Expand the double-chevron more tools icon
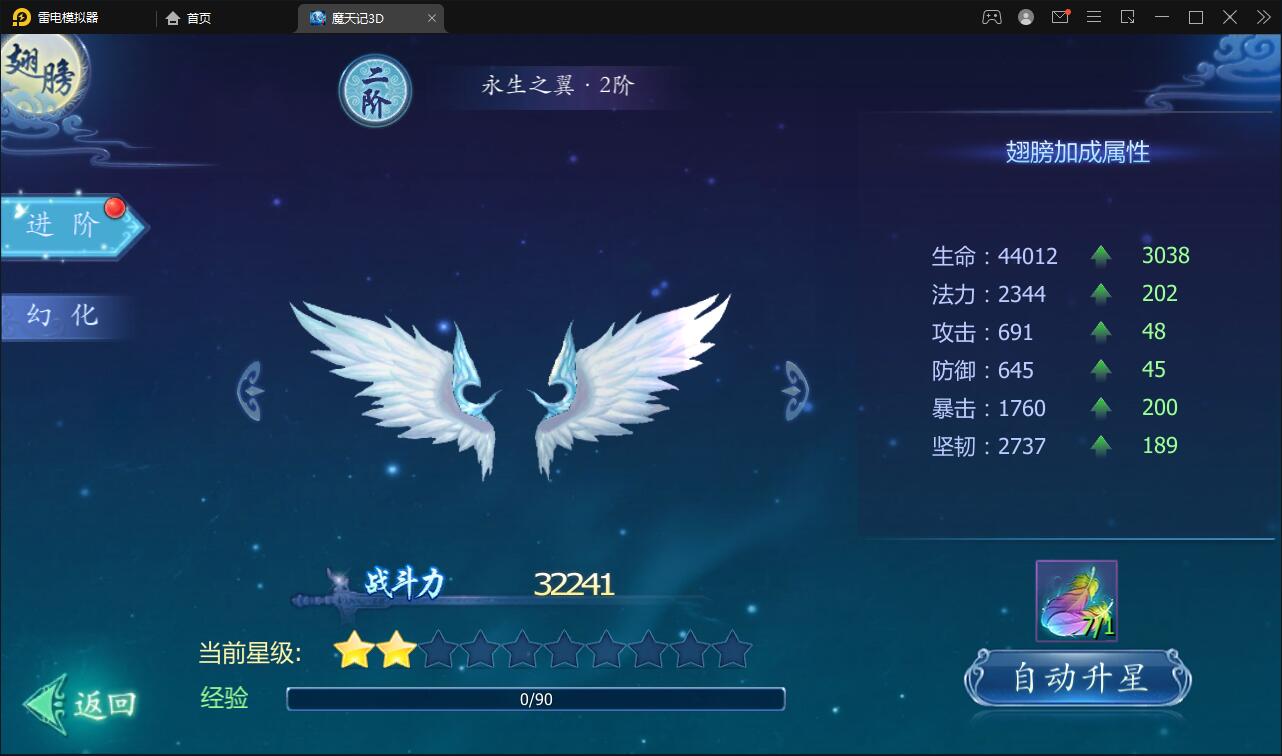This screenshot has height=756, width=1282. tap(1262, 17)
